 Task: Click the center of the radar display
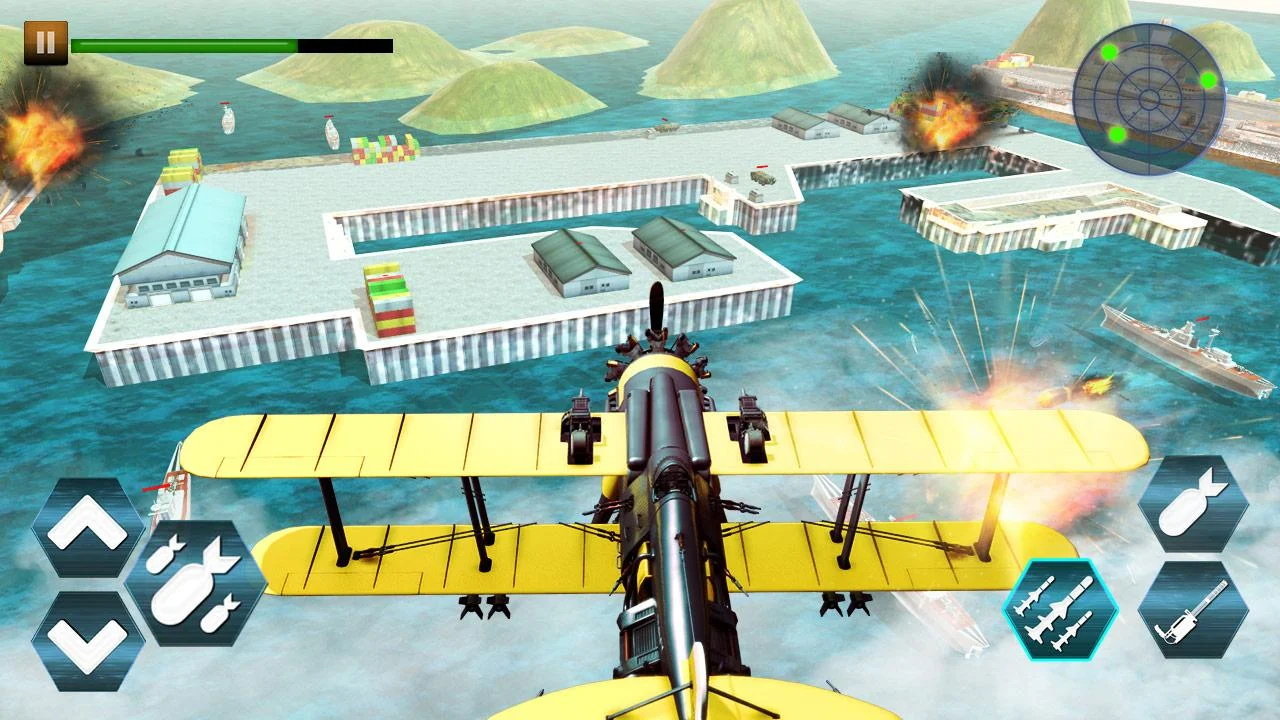coord(1150,95)
